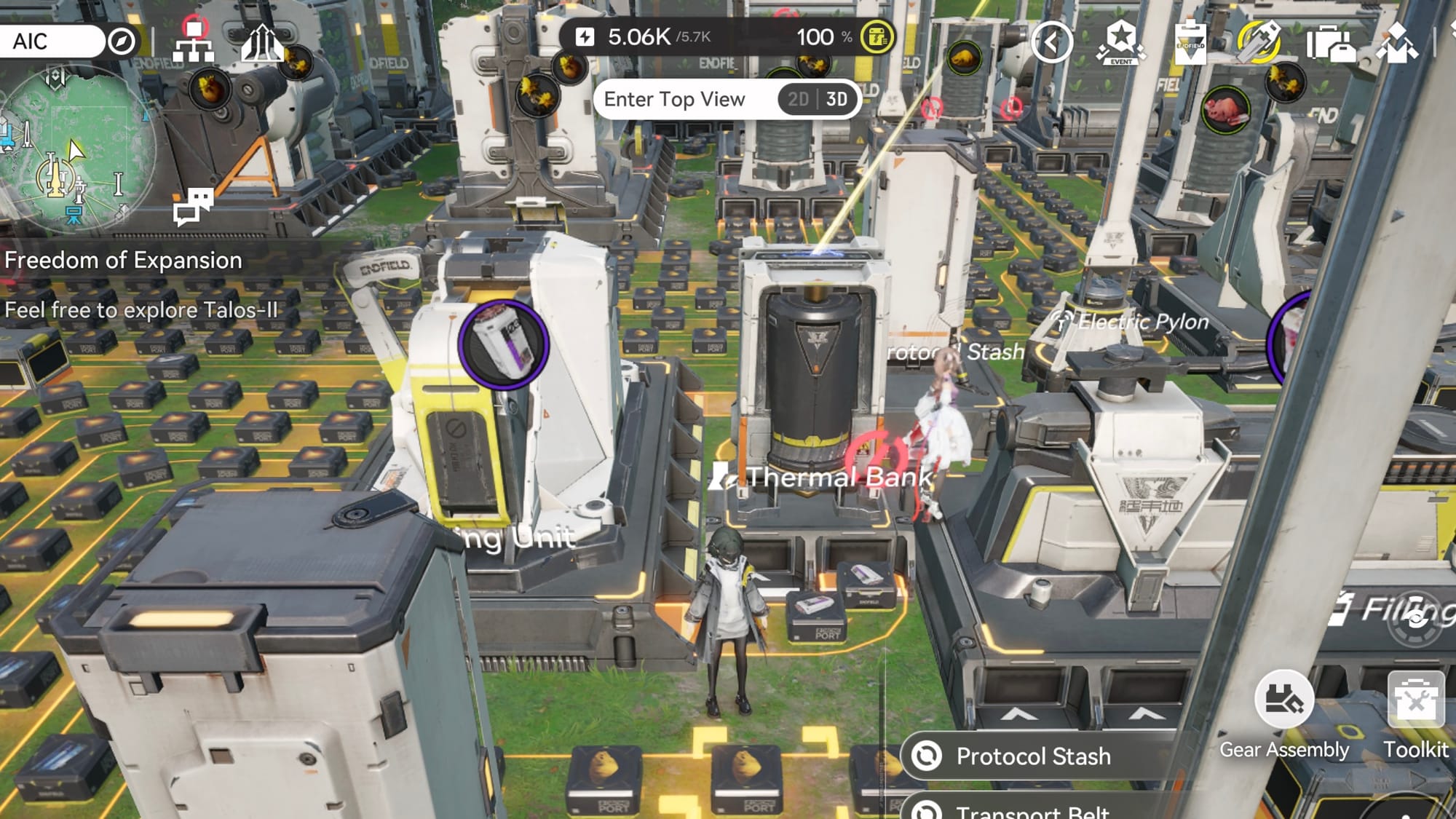Viewport: 1456px width, 819px height.
Task: Click the triple upward arrows icon
Action: 261,44
